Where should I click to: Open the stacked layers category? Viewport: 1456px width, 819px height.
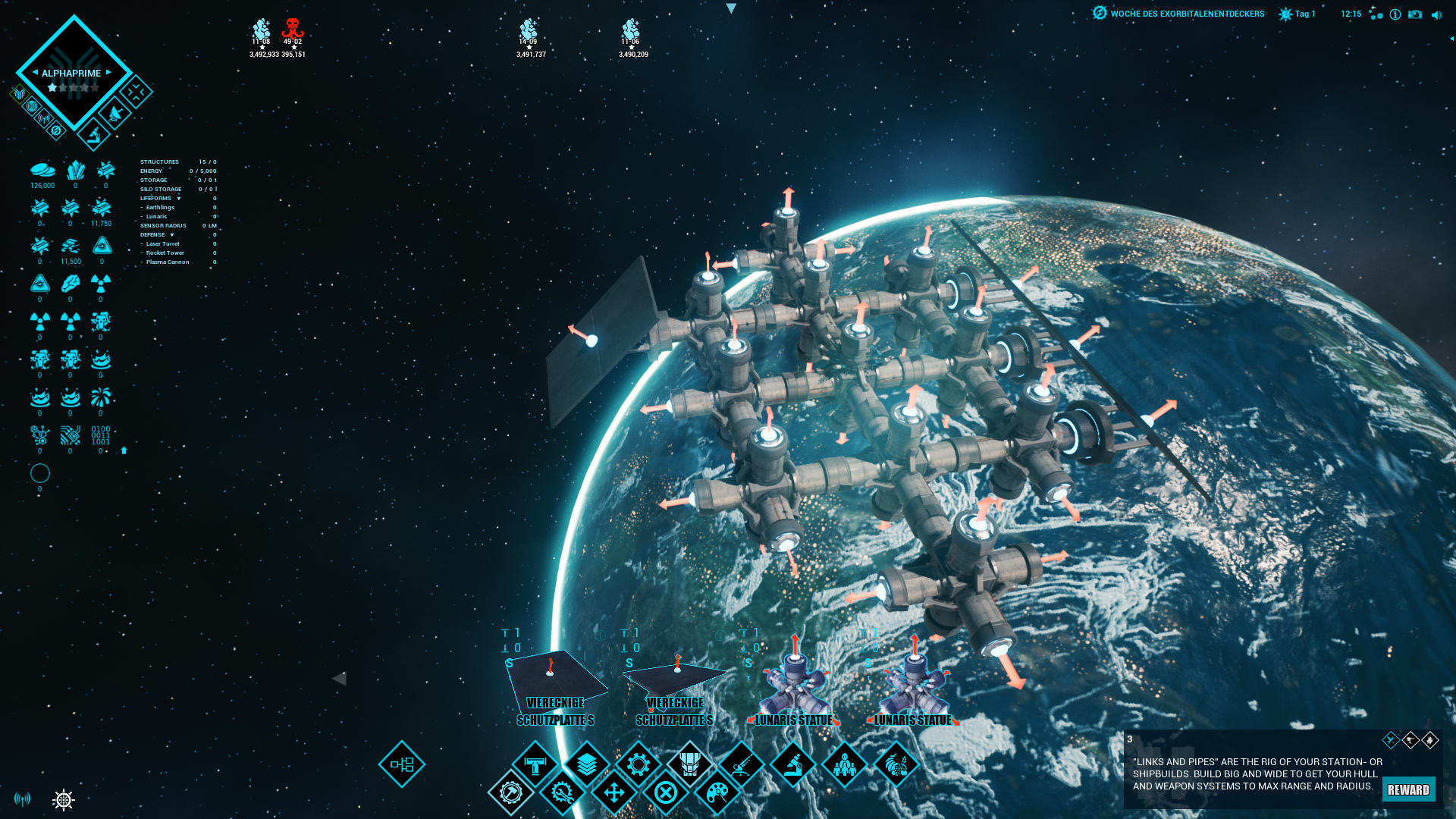586,764
